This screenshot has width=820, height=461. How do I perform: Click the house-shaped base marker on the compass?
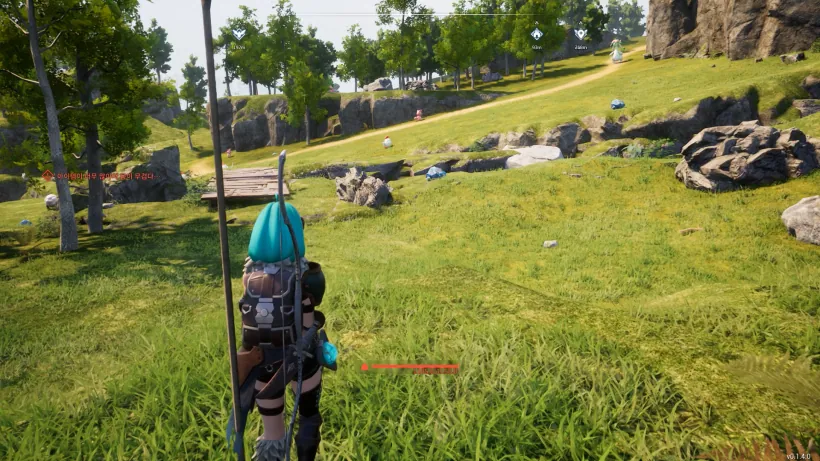tap(536, 35)
